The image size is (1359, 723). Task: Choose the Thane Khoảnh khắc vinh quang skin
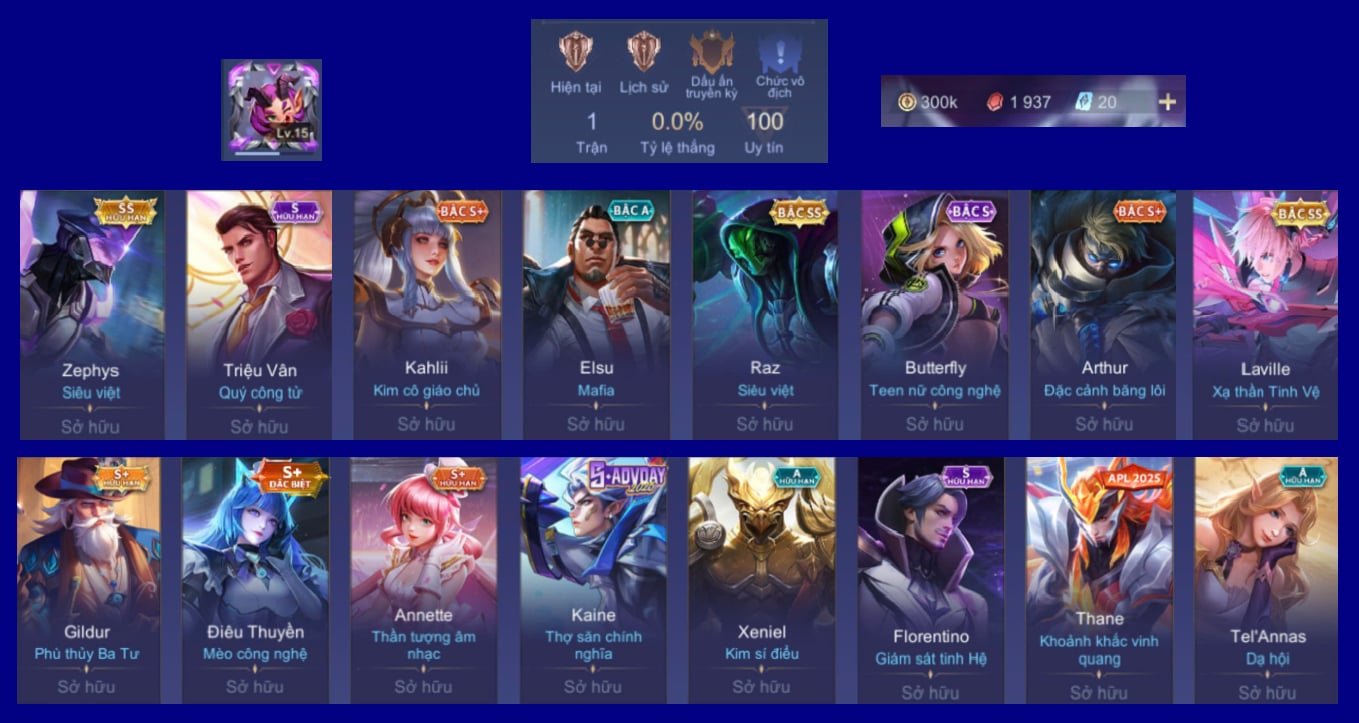pyautogui.click(x=1099, y=580)
